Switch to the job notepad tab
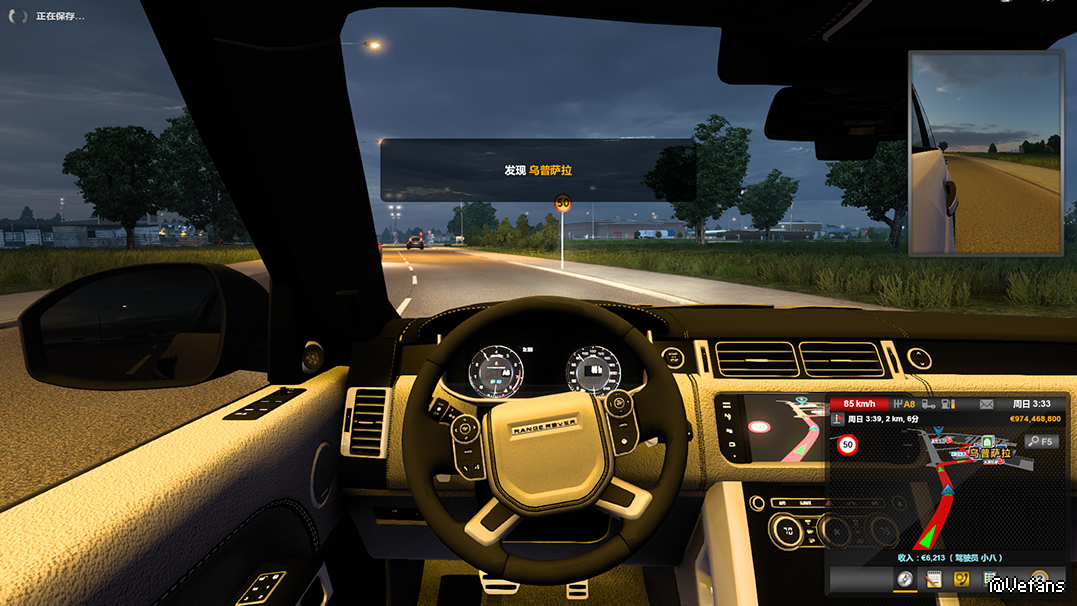Screen dimensions: 1077x606 point(934,579)
